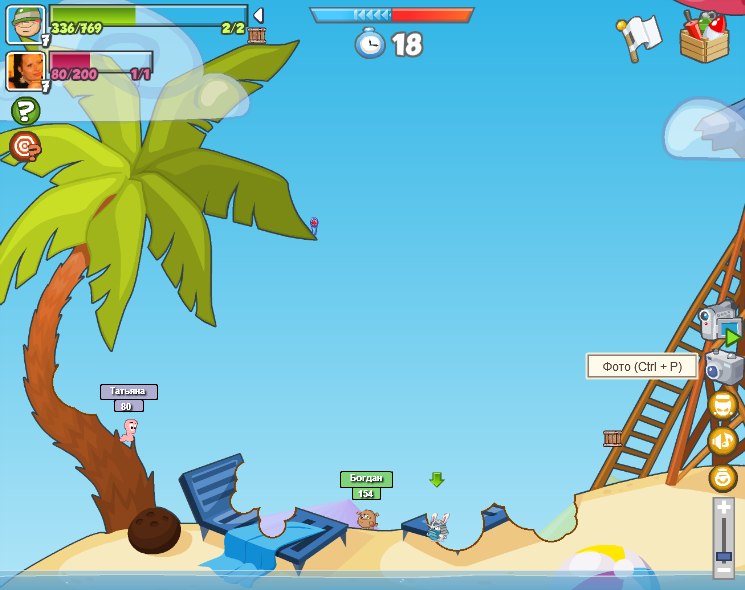Viewport: 745px width, 590px height.
Task: Zoom out with the minus button
Action: tap(723, 569)
